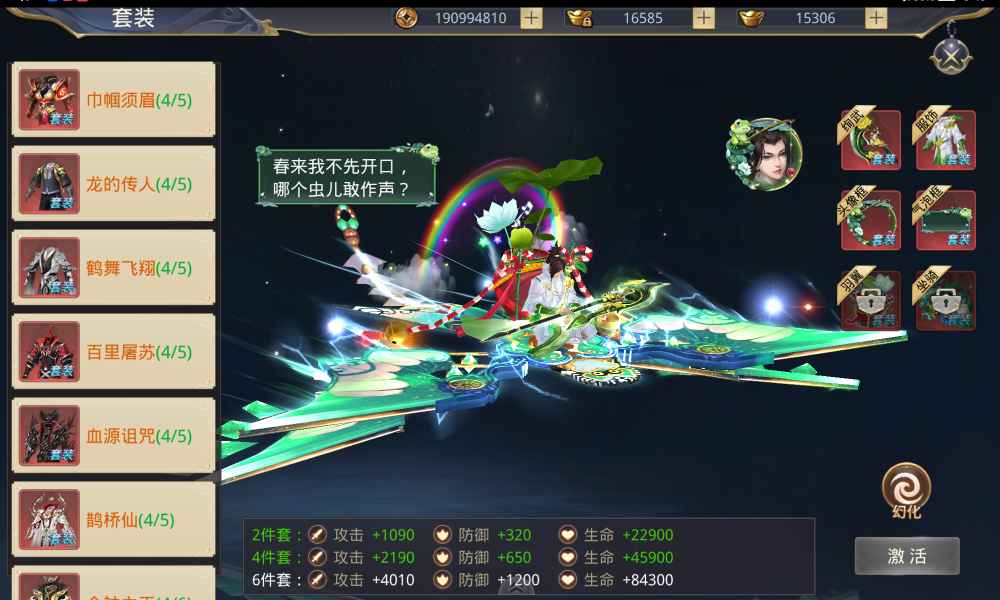Choose the 气泡框 chat bubble slot

coord(945,220)
